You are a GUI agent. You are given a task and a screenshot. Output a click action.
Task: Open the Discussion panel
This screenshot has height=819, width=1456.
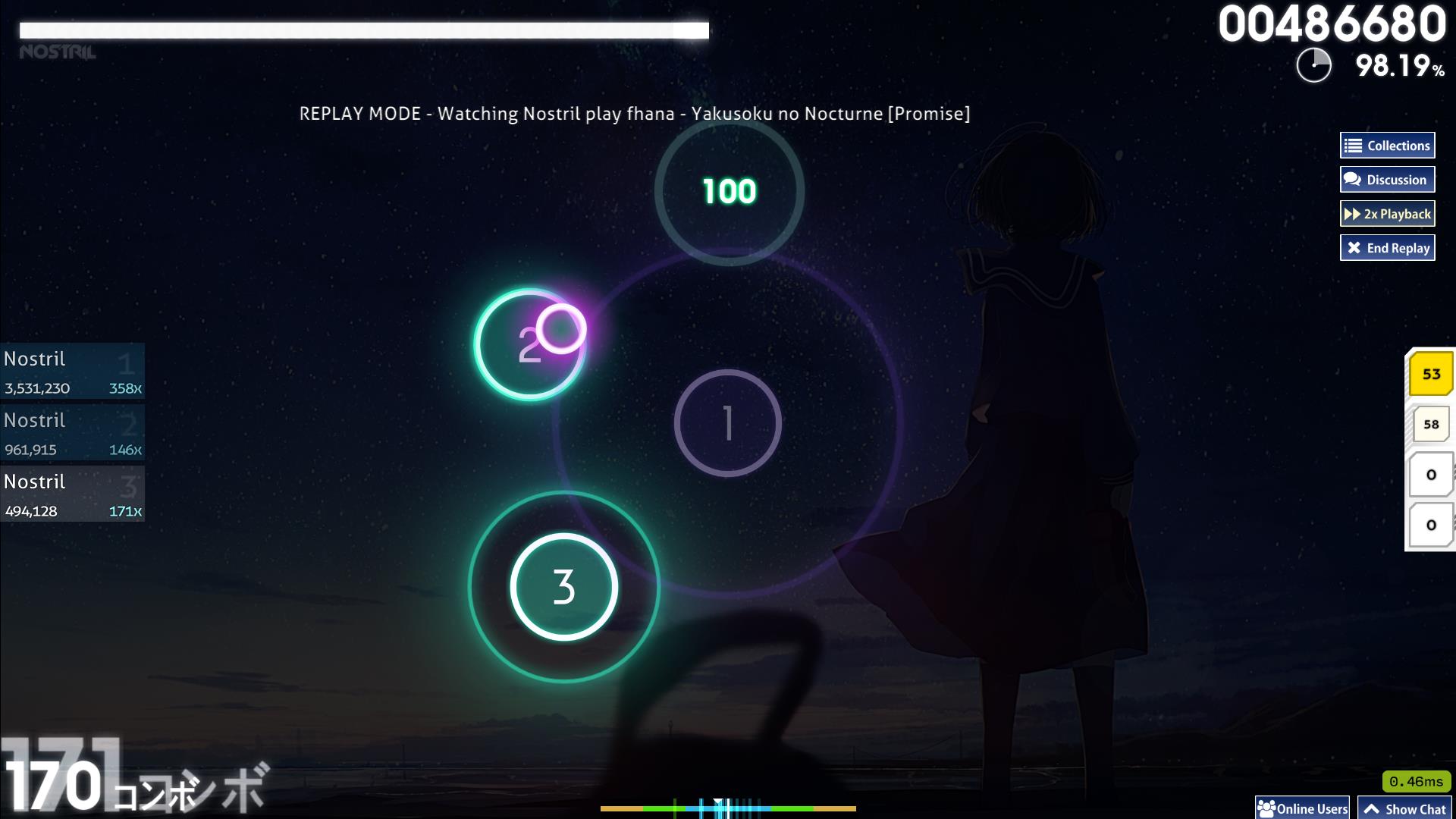point(1387,180)
